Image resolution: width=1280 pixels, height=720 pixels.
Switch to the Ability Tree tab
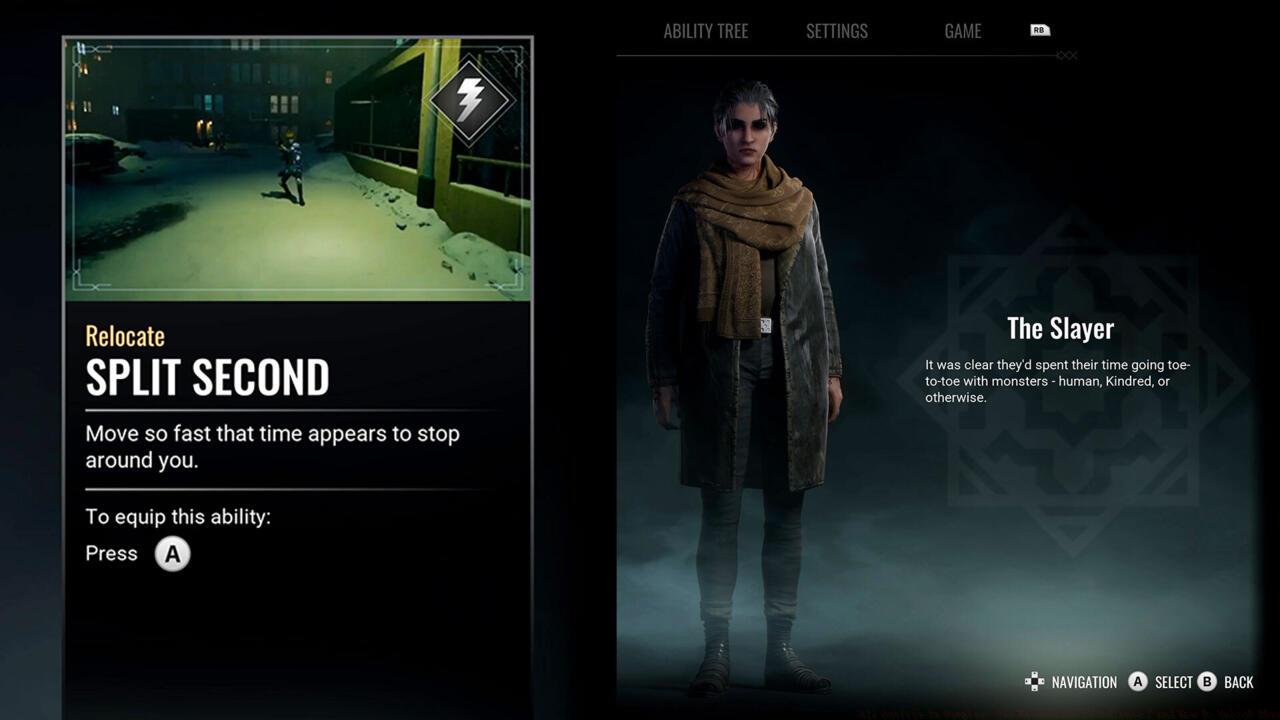tap(705, 31)
